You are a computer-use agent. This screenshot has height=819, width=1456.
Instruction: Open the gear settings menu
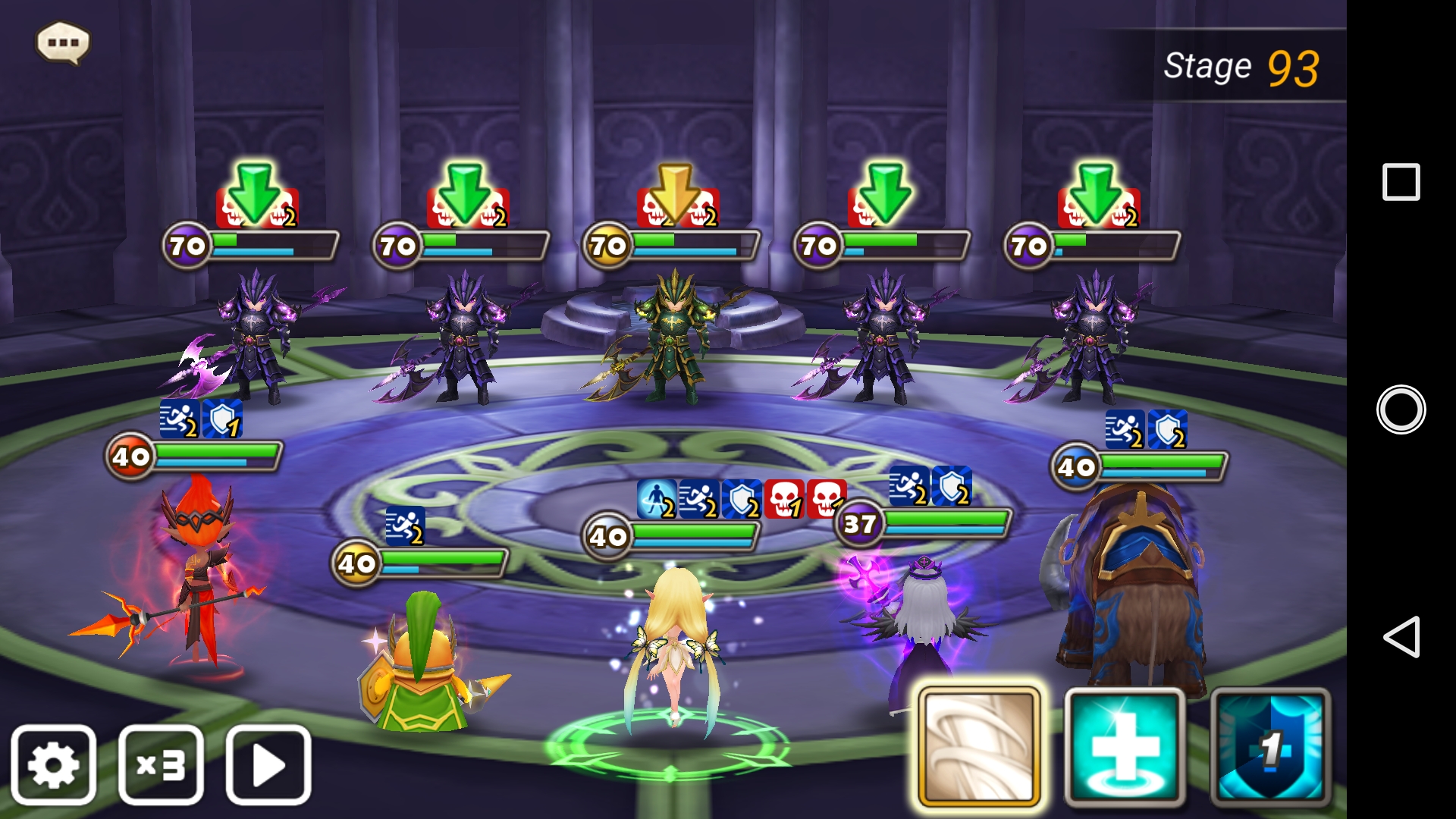(x=53, y=764)
